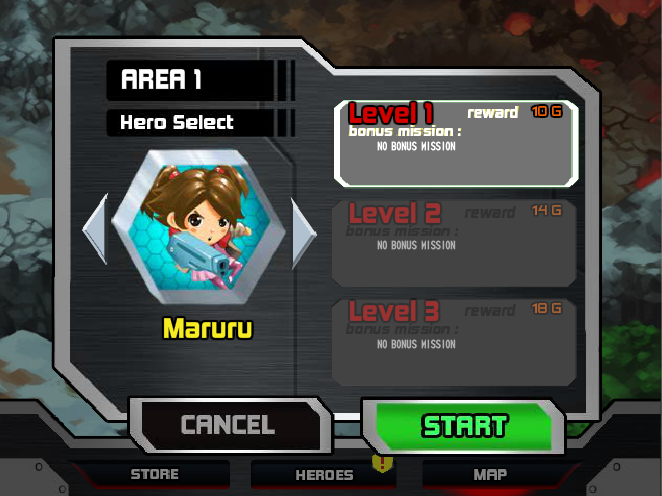Show the previous hero with left arrow
This screenshot has height=496, width=662.
[x=95, y=231]
